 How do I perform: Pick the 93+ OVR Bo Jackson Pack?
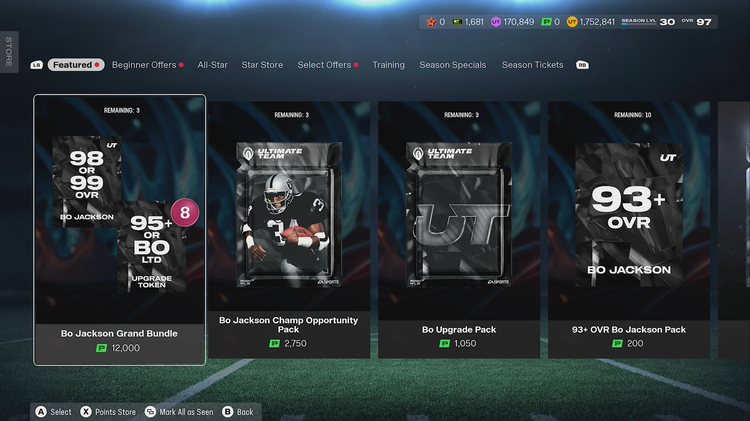pos(629,230)
